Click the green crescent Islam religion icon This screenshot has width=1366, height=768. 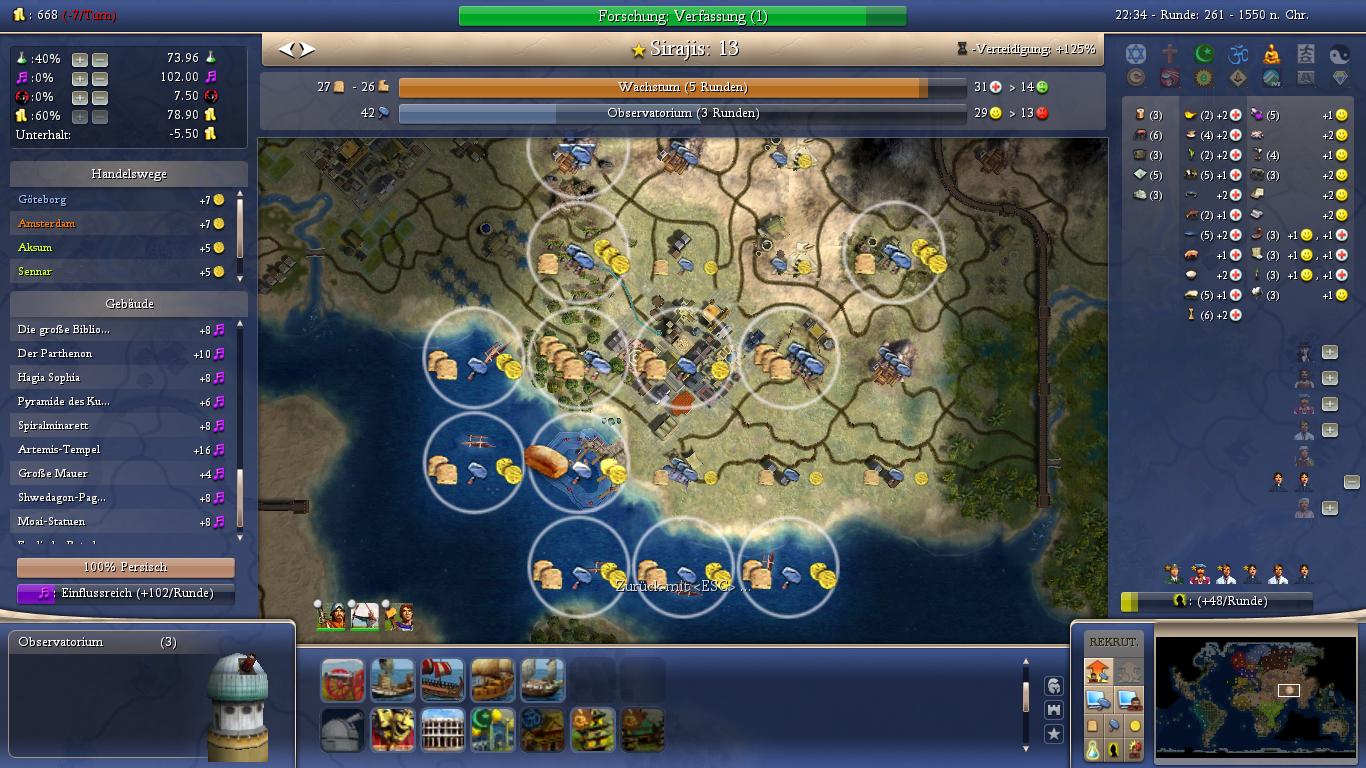1203,54
